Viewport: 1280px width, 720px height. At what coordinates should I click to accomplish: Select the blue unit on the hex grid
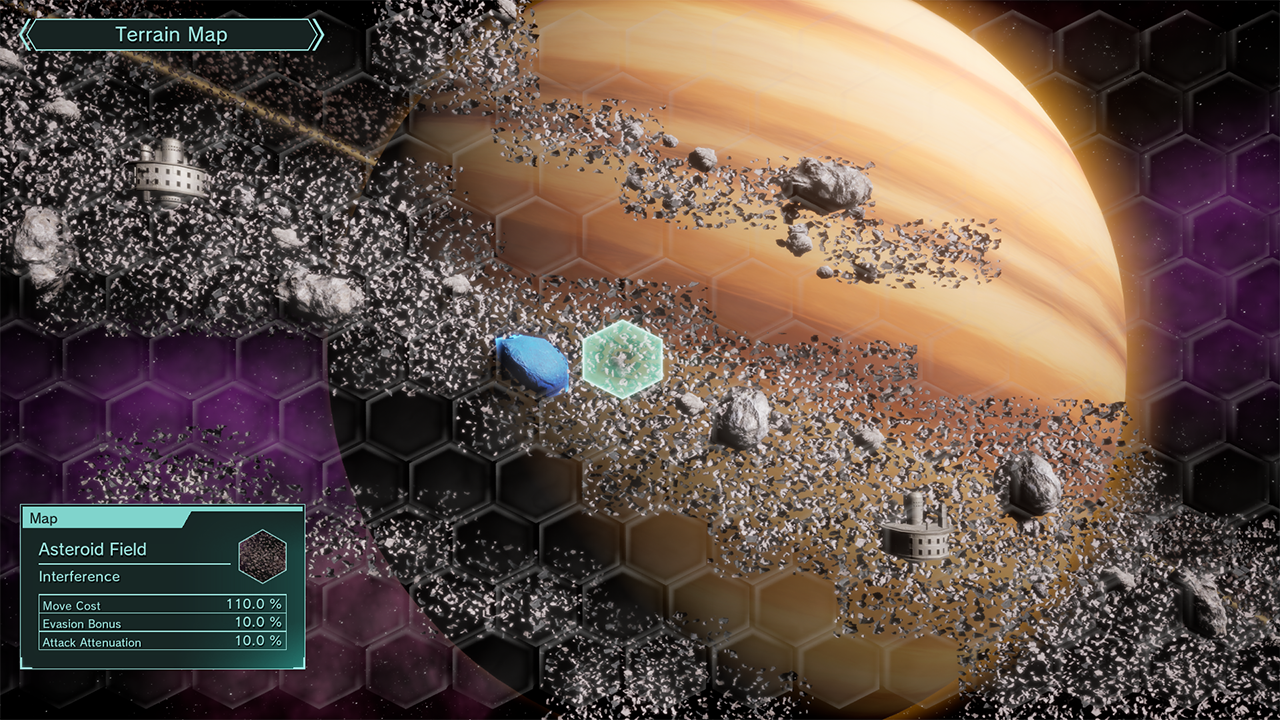click(x=533, y=363)
